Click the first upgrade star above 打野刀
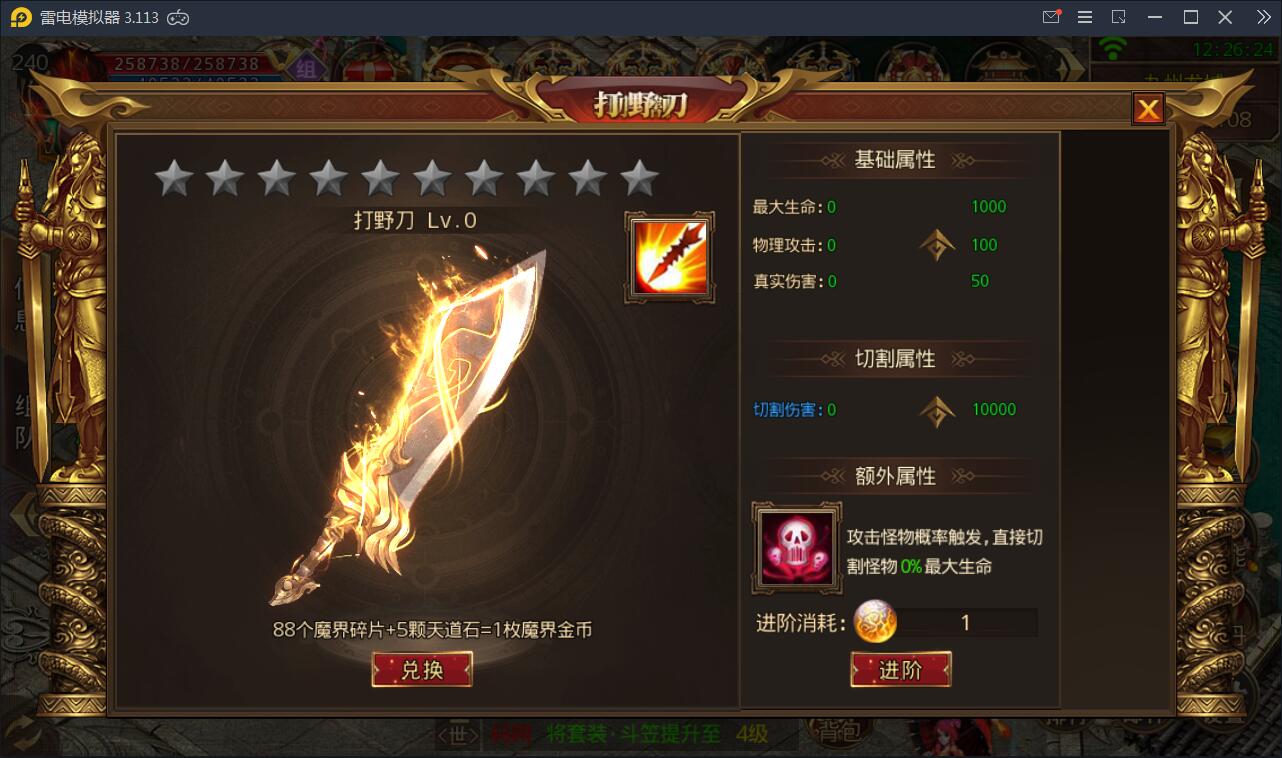 [172, 177]
